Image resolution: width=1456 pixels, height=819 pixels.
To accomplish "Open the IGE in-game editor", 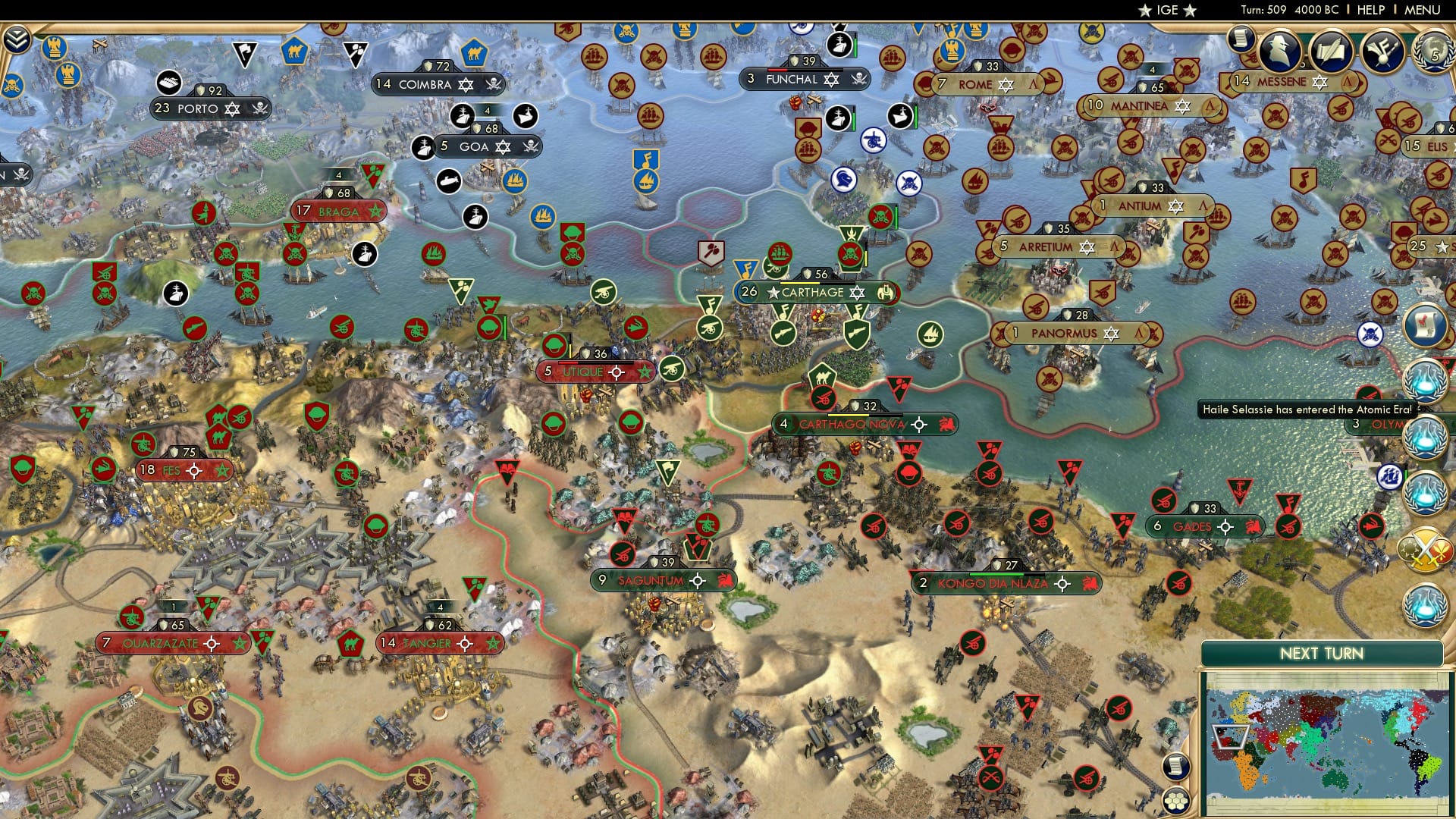I will pyautogui.click(x=1165, y=10).
